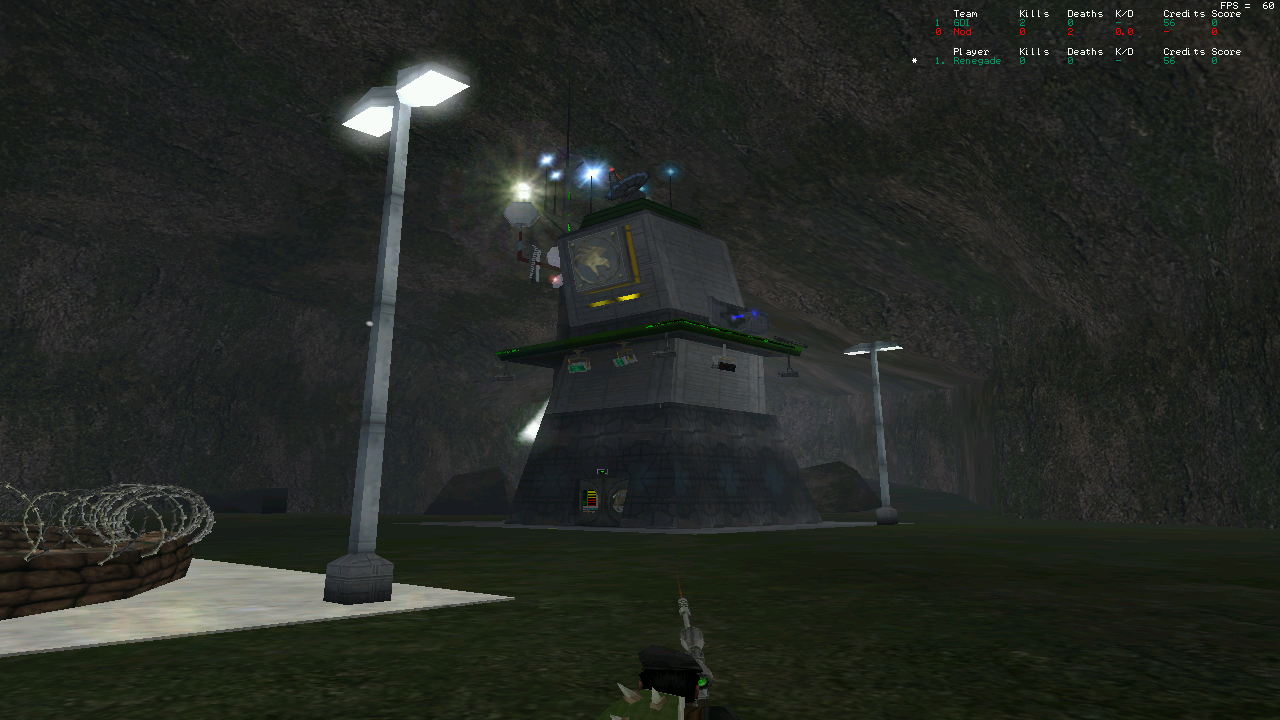Select the Nod team row in scoreboard
The width and height of the screenshot is (1280, 720).
coord(963,32)
